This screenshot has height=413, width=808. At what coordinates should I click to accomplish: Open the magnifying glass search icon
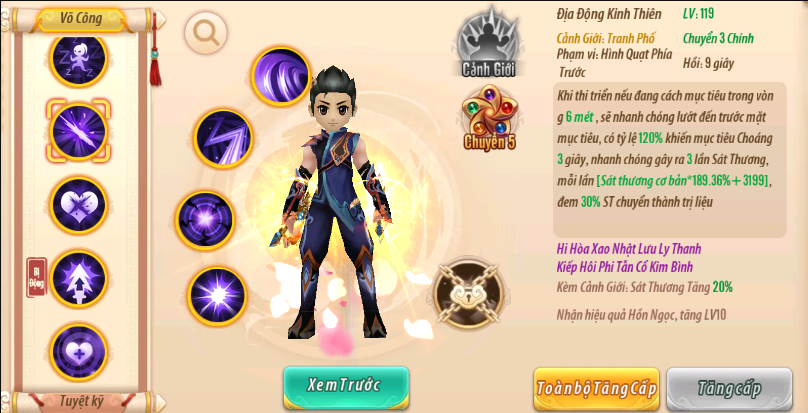(207, 33)
